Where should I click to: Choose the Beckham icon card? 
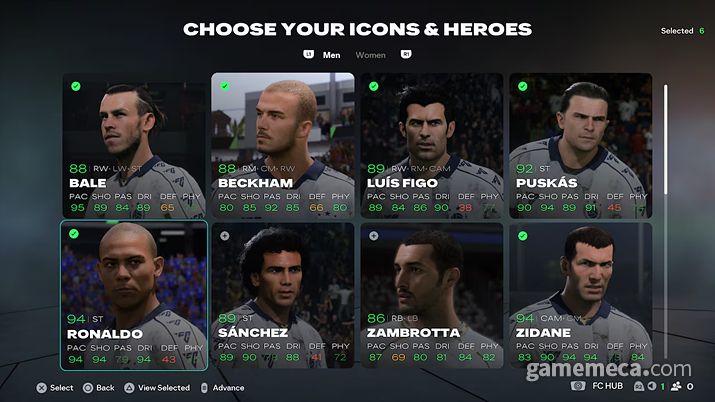282,145
